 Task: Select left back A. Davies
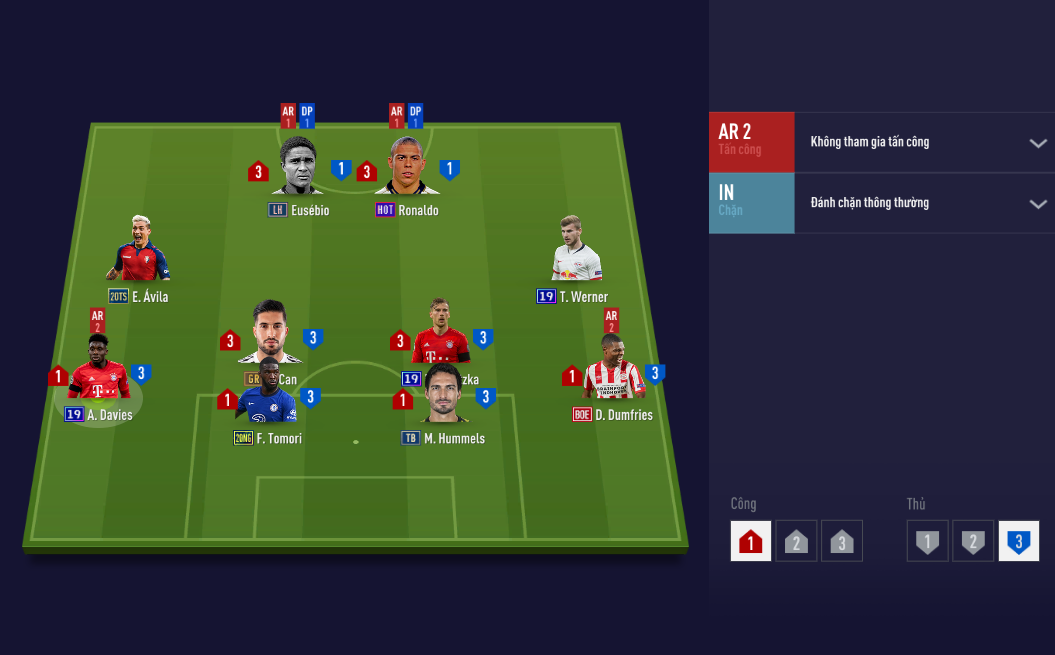[98, 370]
